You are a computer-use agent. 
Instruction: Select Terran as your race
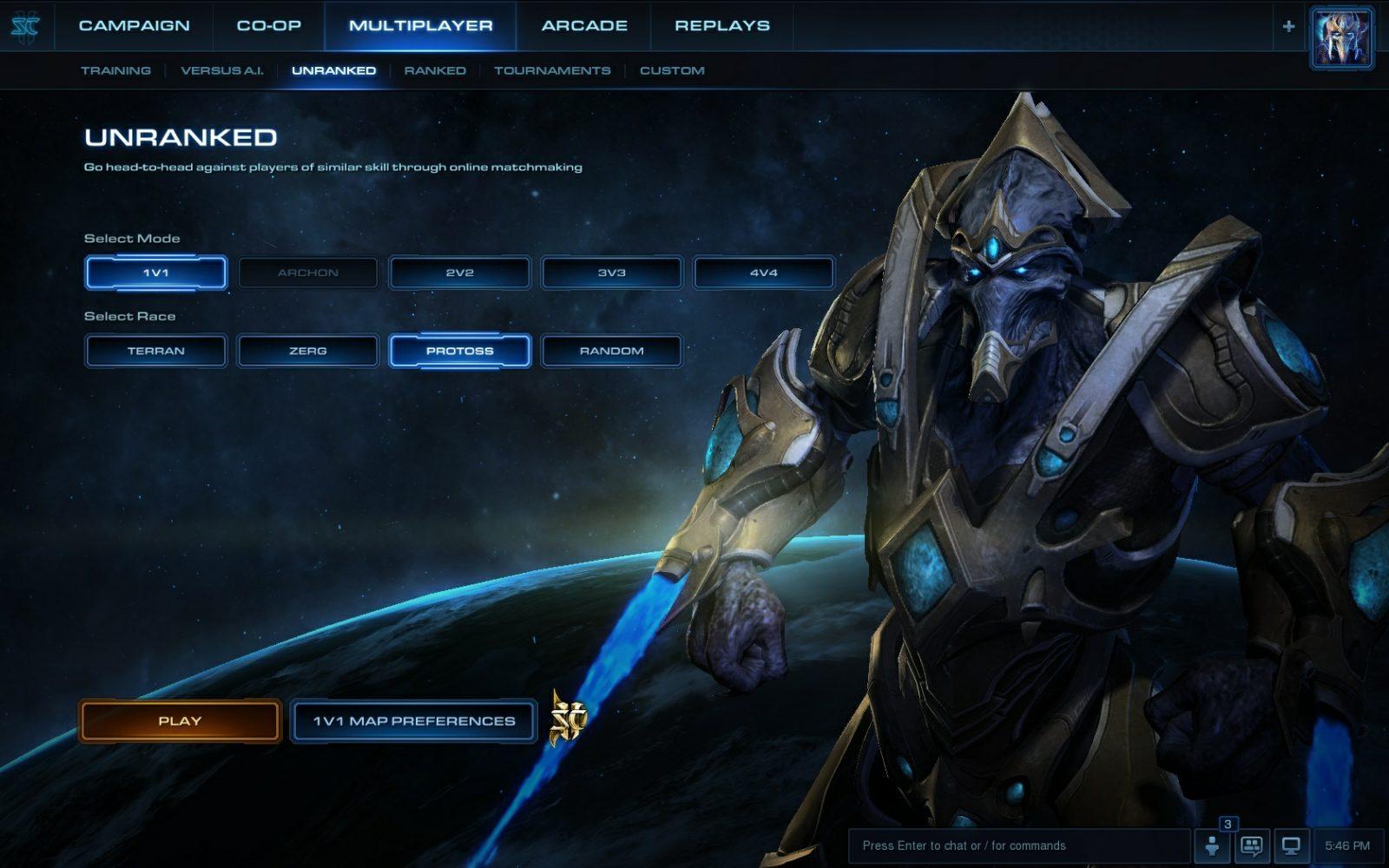pyautogui.click(x=155, y=351)
